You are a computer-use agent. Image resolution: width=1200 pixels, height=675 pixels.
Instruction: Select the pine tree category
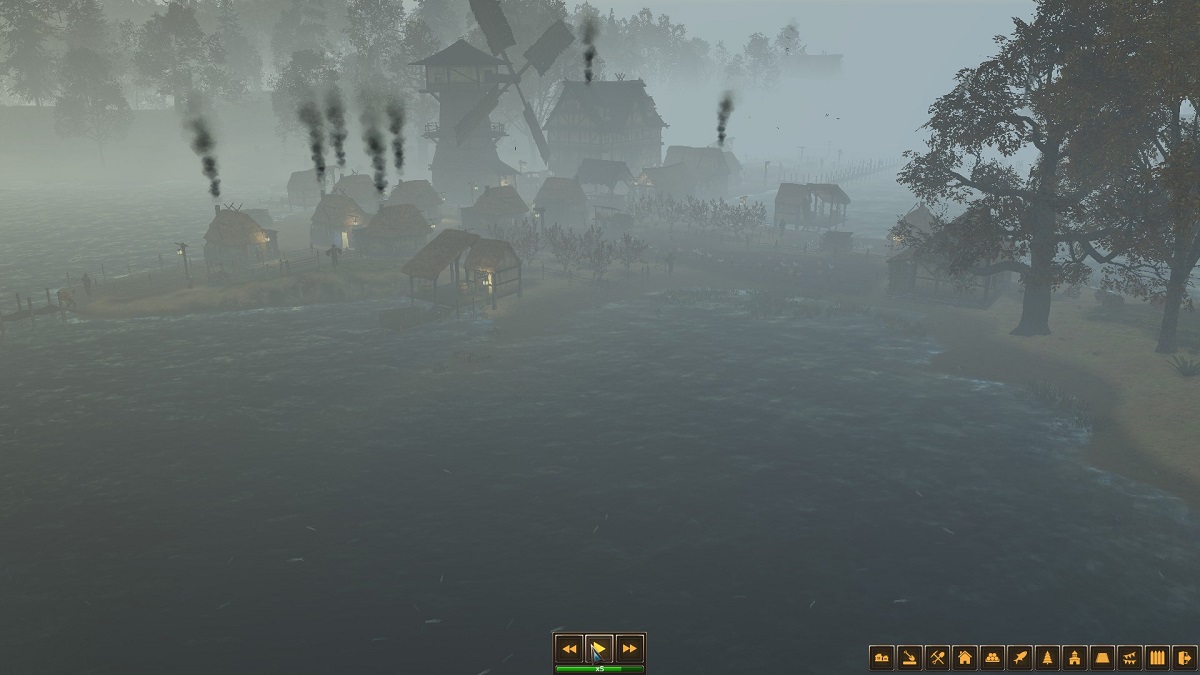click(1048, 657)
